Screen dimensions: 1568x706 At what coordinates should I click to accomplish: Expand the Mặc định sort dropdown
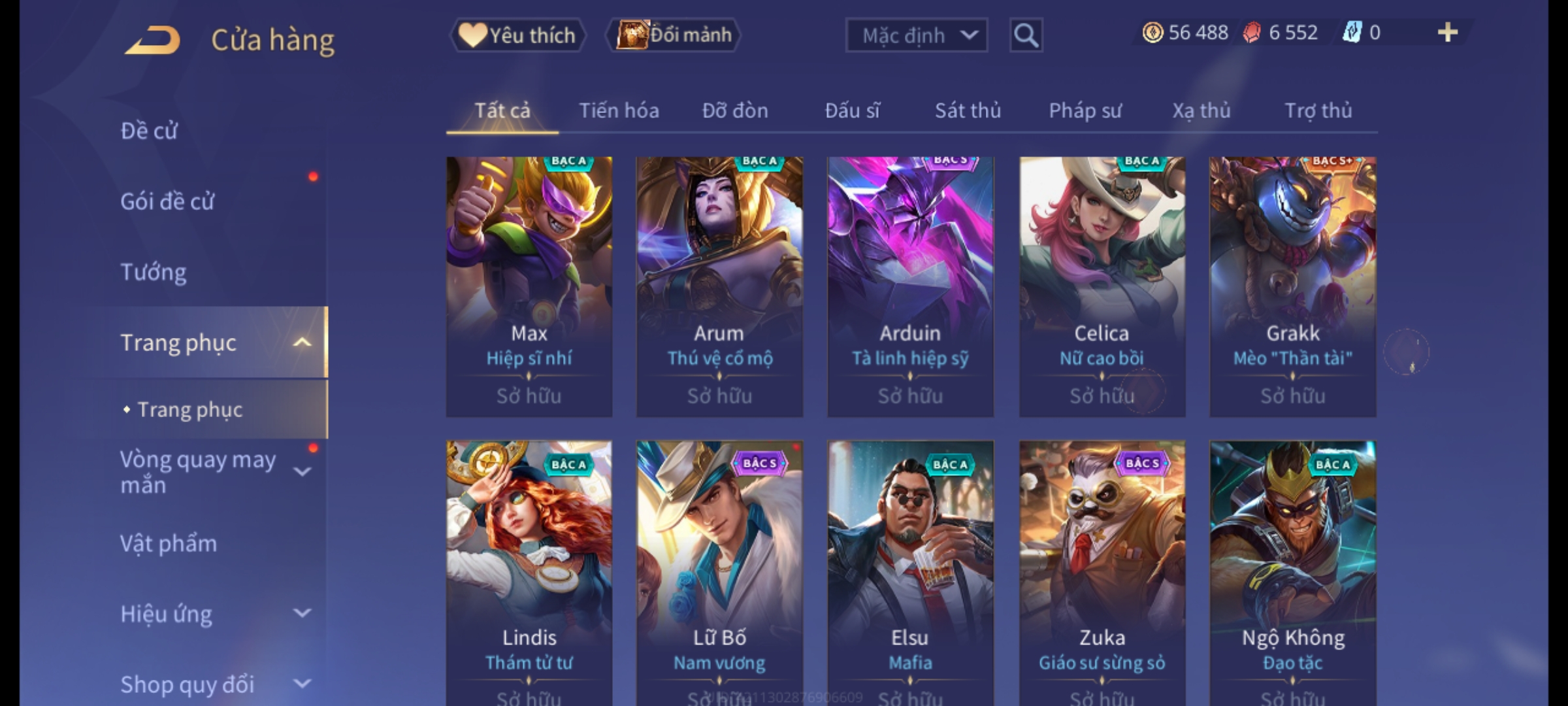pos(916,35)
